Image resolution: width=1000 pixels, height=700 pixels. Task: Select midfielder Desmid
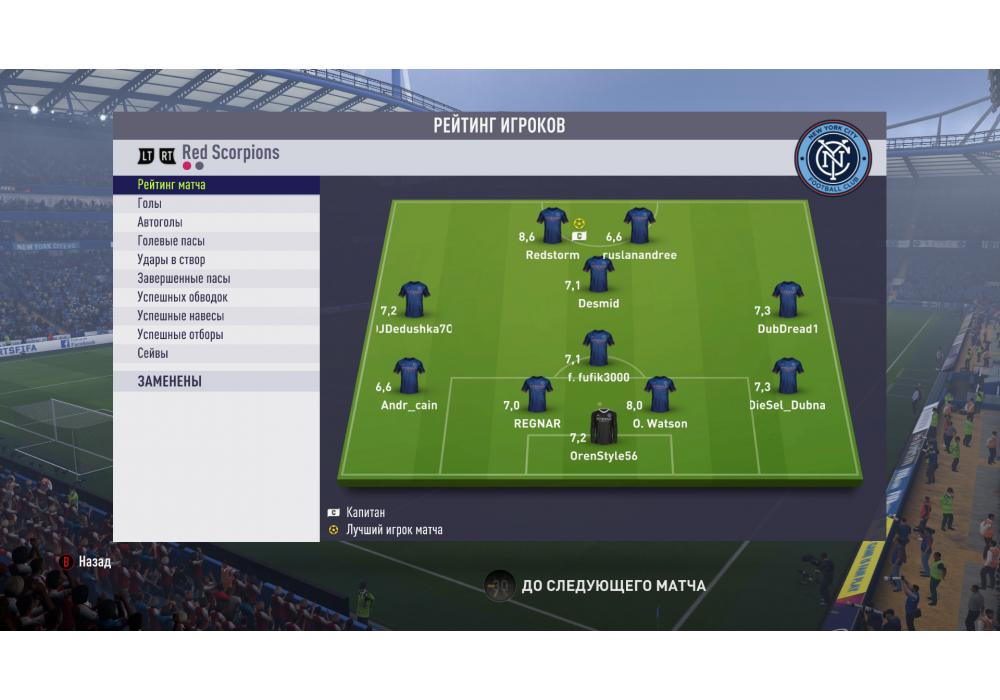pos(598,275)
